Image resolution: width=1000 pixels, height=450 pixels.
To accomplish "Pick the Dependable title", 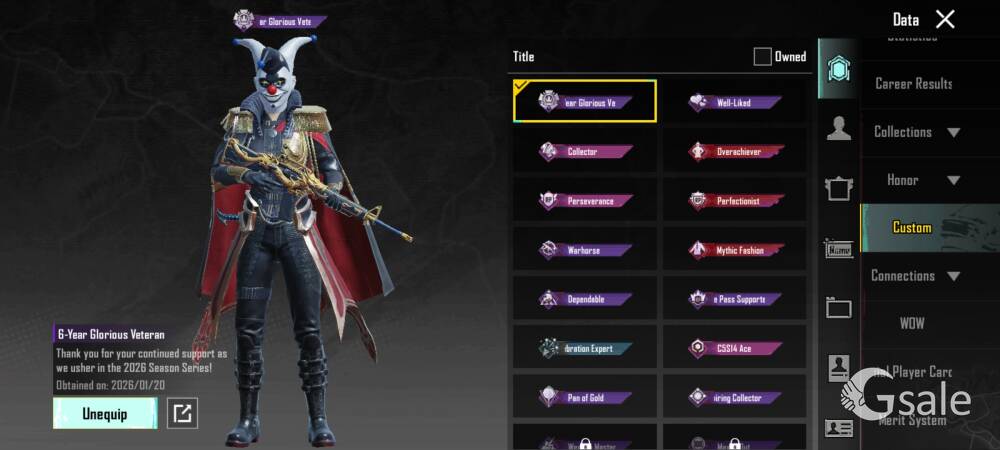I will [585, 299].
